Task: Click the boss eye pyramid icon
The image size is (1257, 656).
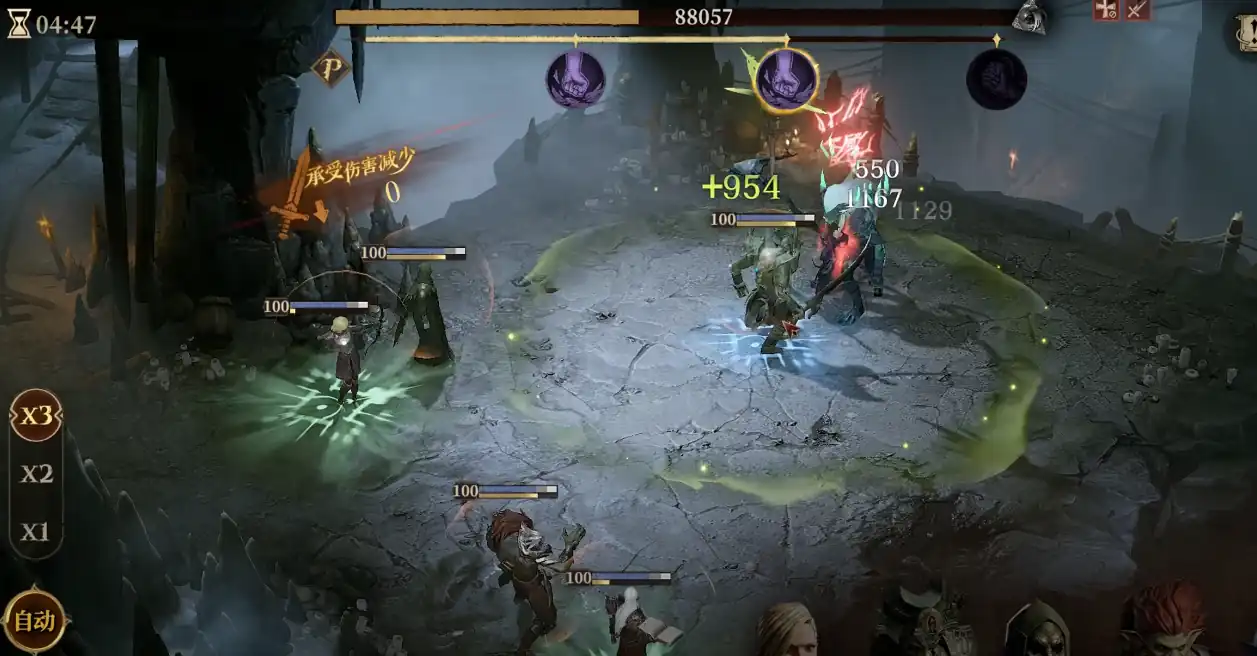Action: point(1028,17)
